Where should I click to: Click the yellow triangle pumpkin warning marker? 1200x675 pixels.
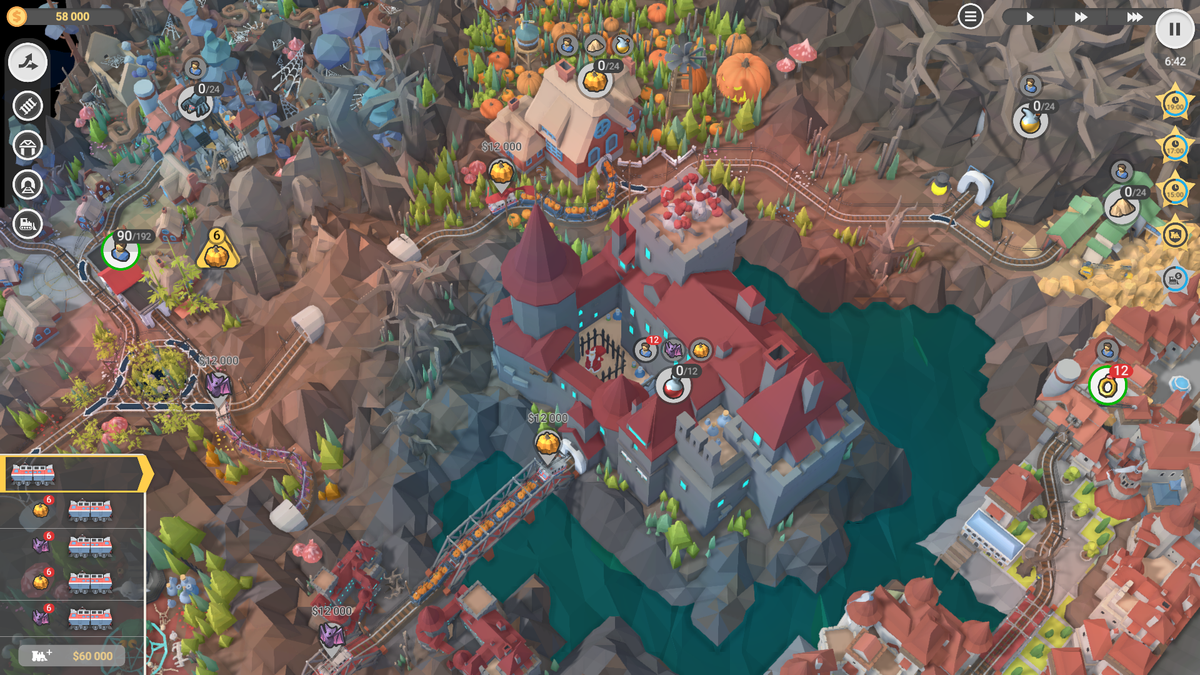(215, 251)
